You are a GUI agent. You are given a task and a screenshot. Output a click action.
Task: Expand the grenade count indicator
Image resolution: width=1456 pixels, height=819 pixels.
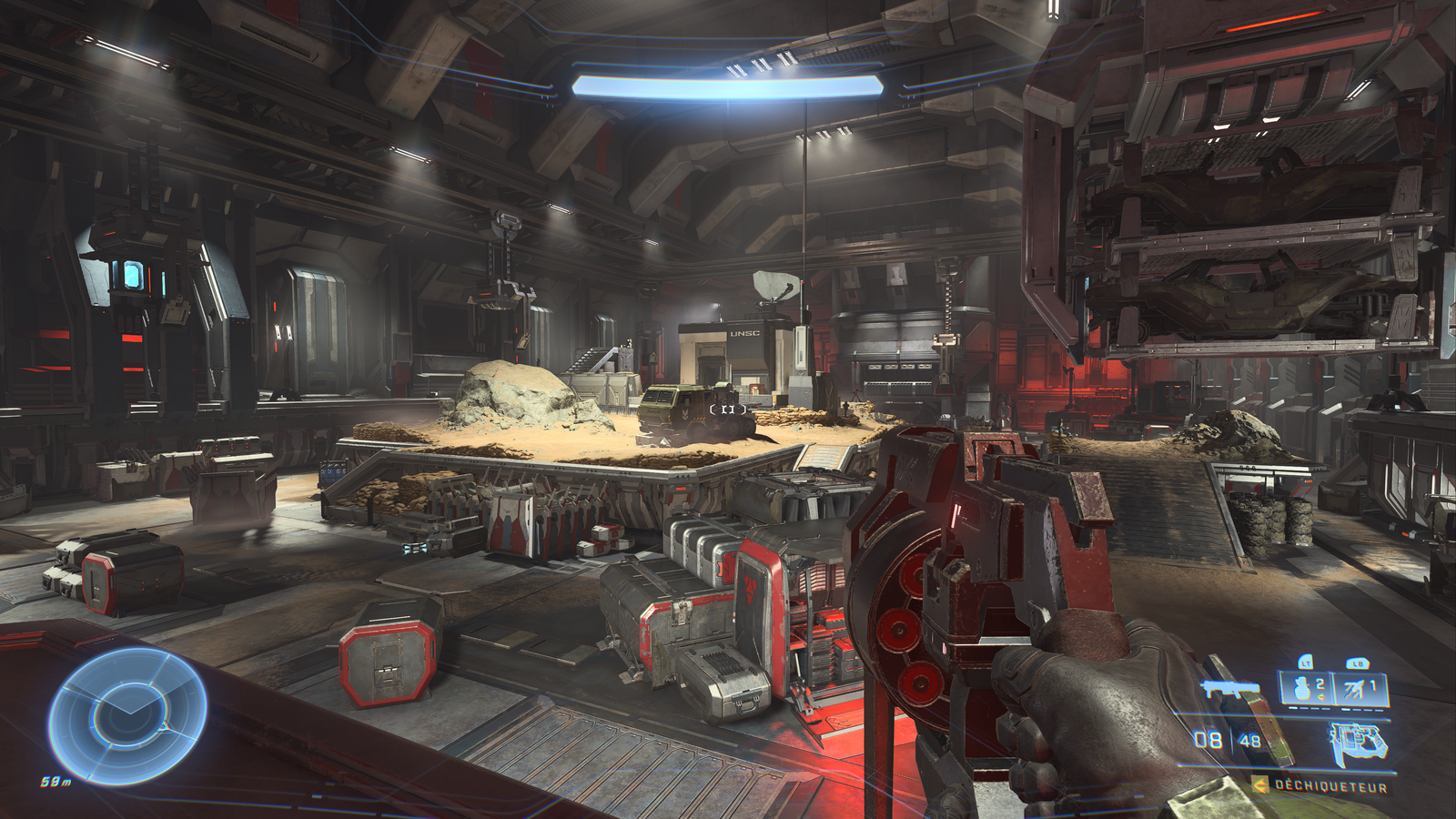click(x=1320, y=683)
